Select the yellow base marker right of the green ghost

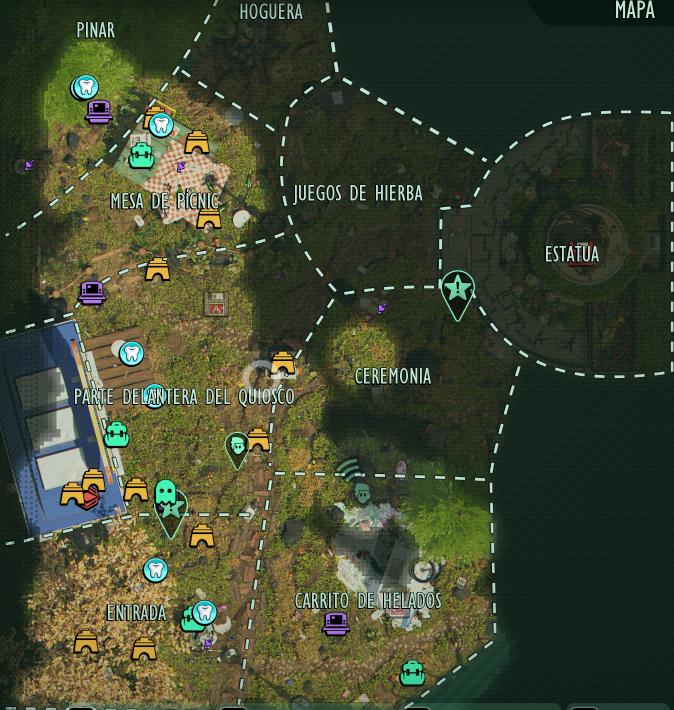[x=202, y=536]
